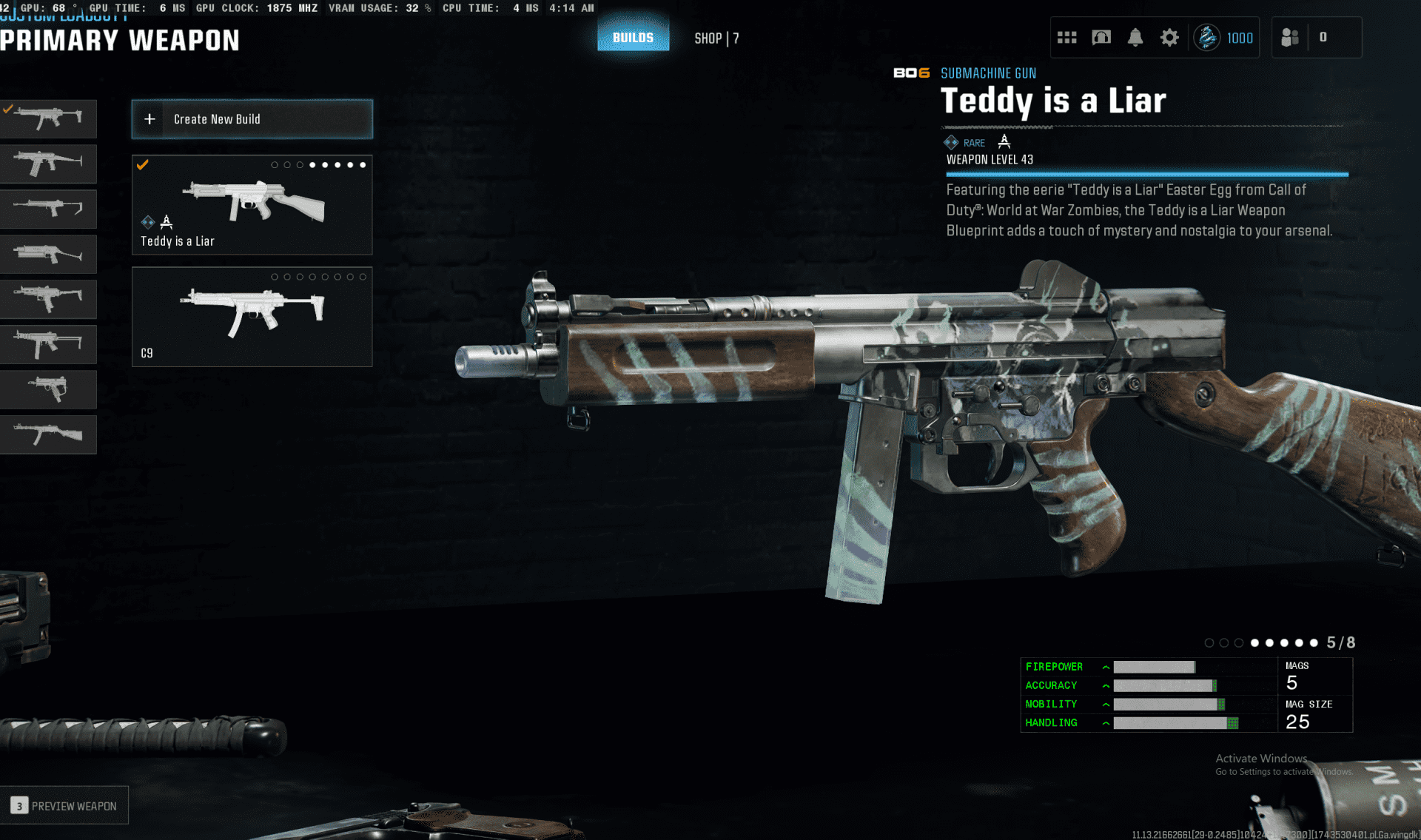
Task: Expand the Firepower stat row
Action: 1106,667
